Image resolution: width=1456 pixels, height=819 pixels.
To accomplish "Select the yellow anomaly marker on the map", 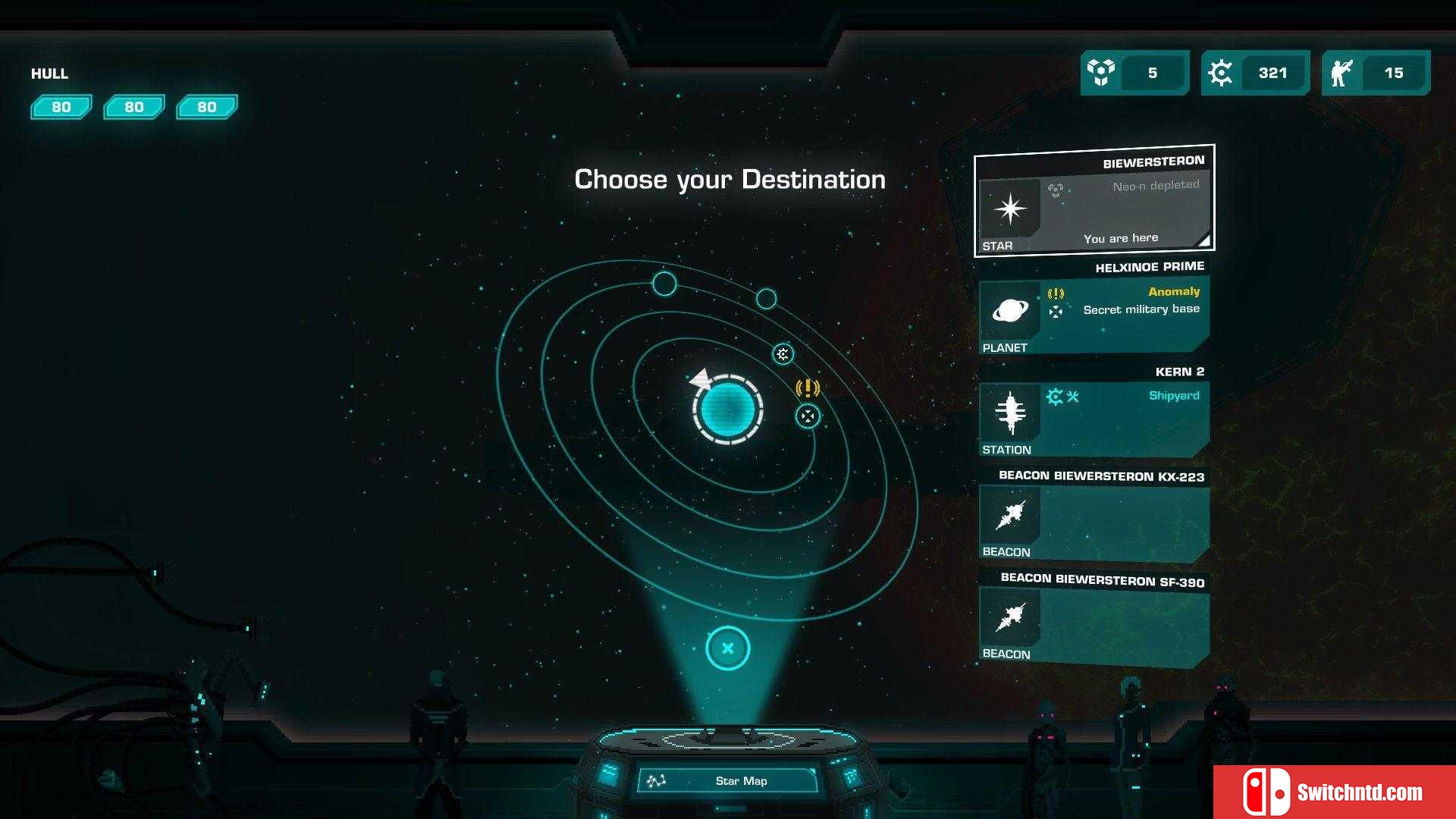I will pos(808,388).
